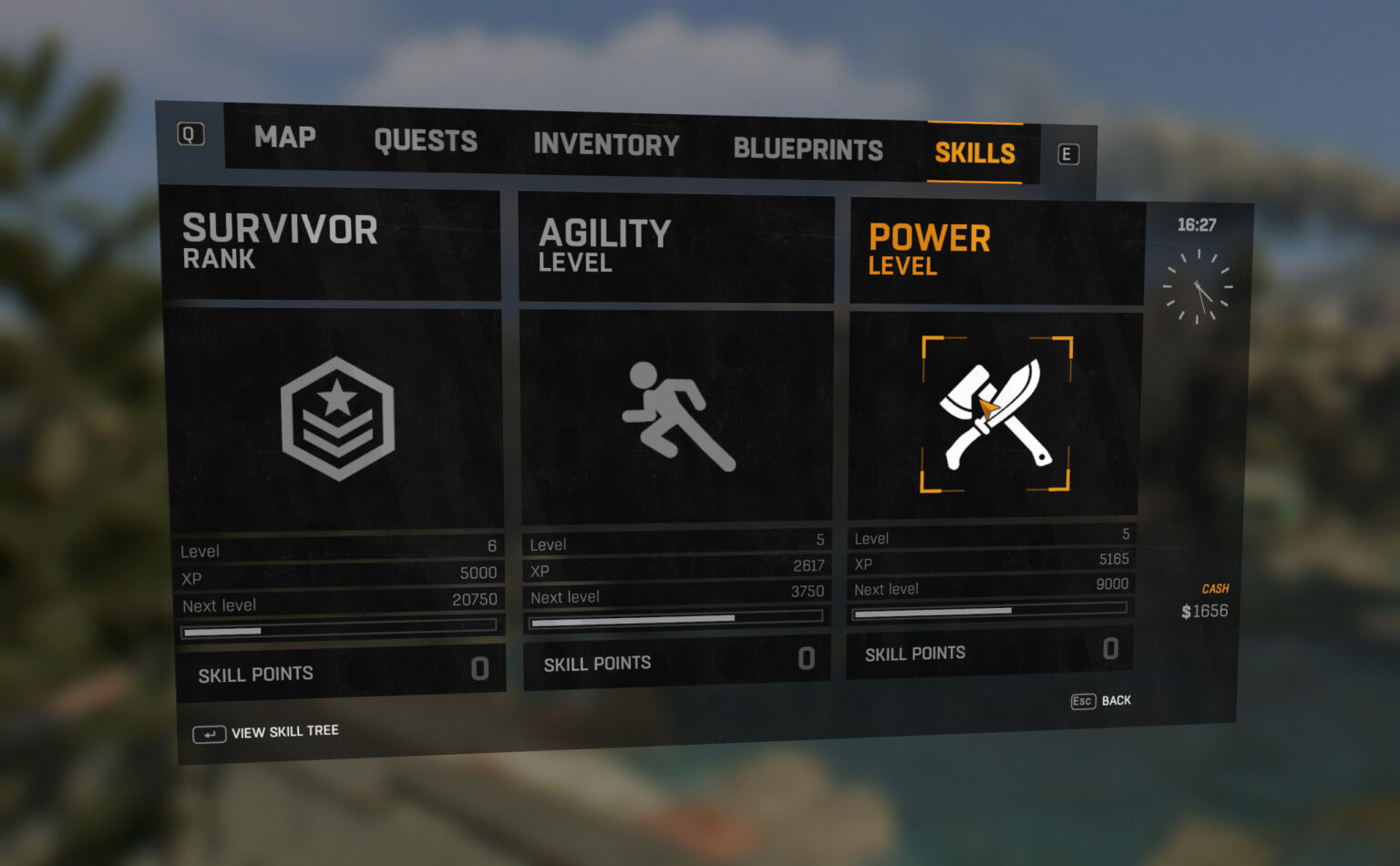Open the Power skill tree via crossed weapons icon
The height and width of the screenshot is (866, 1400).
pyautogui.click(x=996, y=415)
